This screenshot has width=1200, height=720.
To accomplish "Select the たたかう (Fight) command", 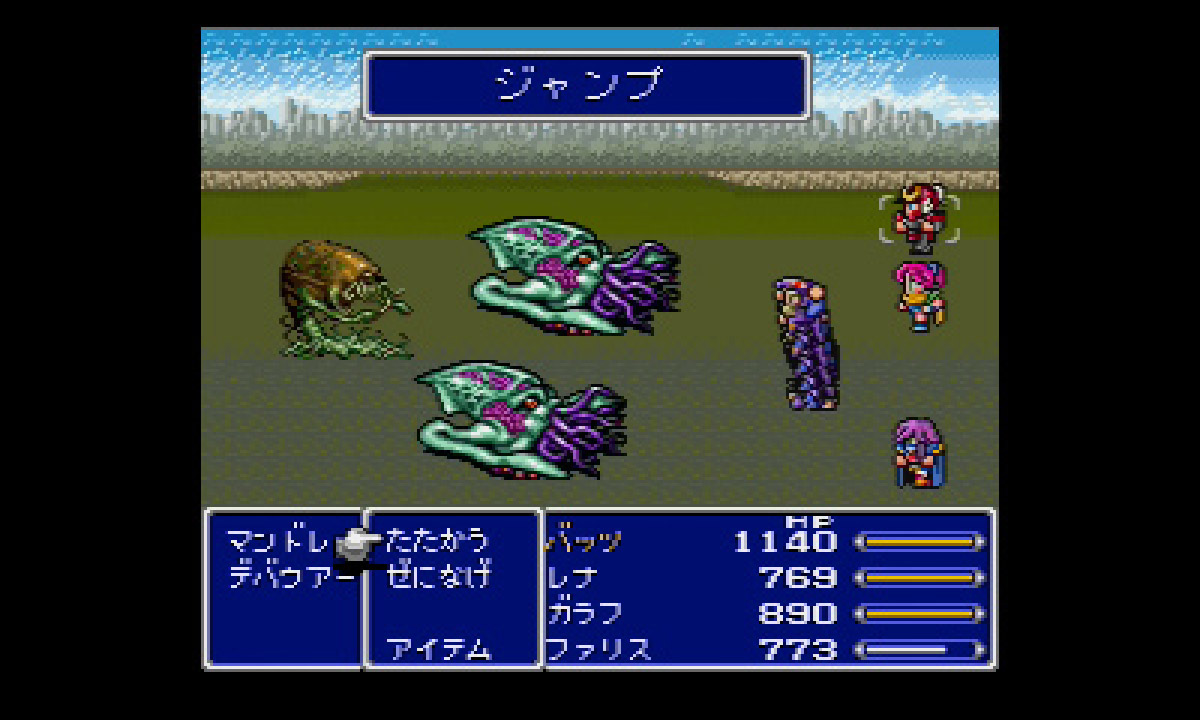I will click(x=437, y=541).
